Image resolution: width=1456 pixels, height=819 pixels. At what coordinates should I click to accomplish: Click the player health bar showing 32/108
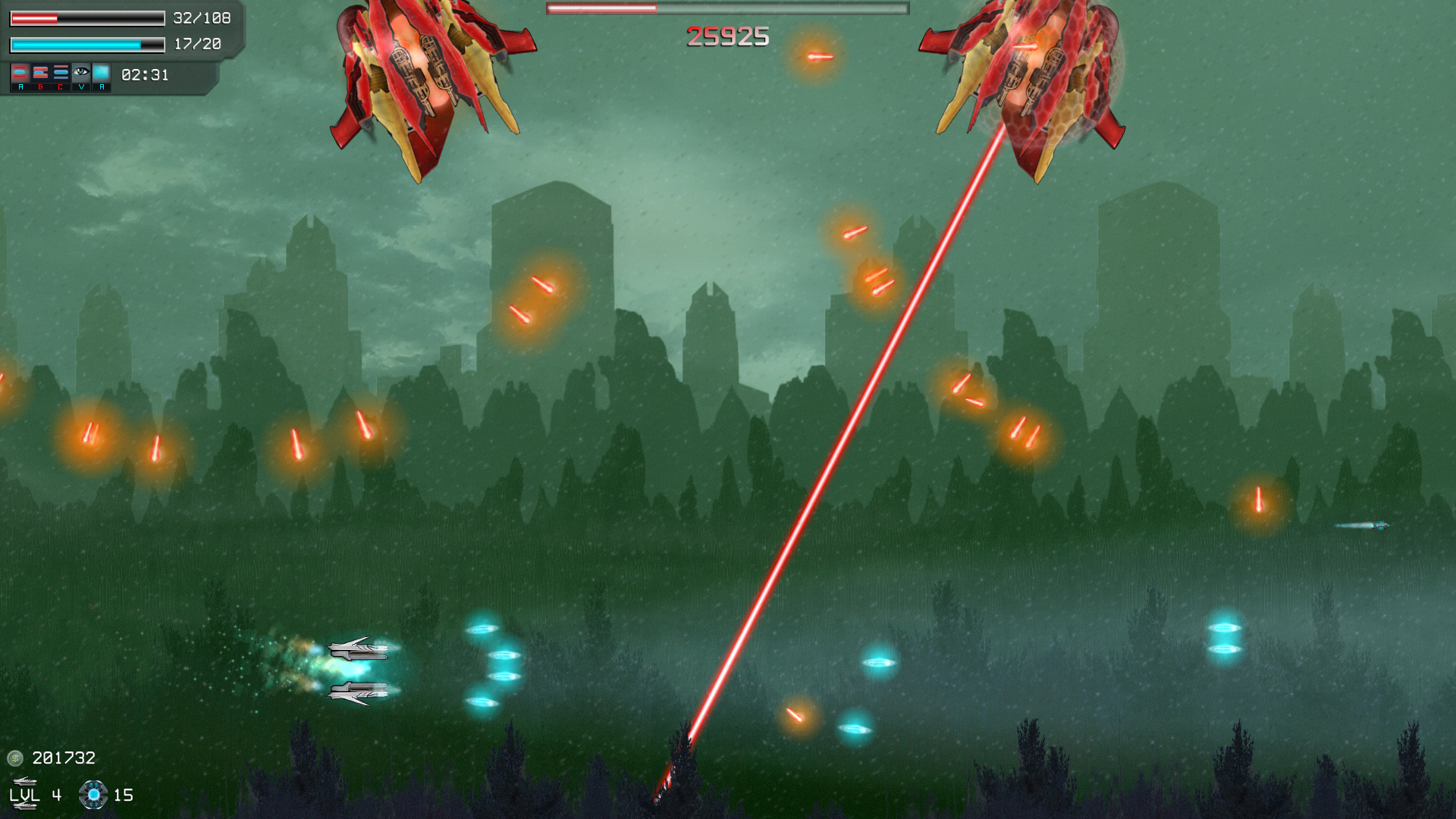[x=86, y=17]
